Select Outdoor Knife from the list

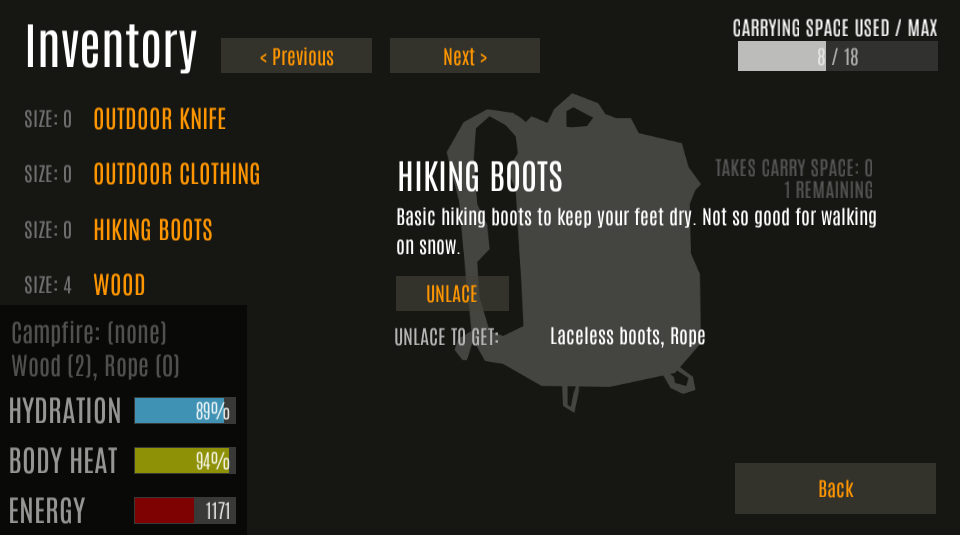coord(160,120)
